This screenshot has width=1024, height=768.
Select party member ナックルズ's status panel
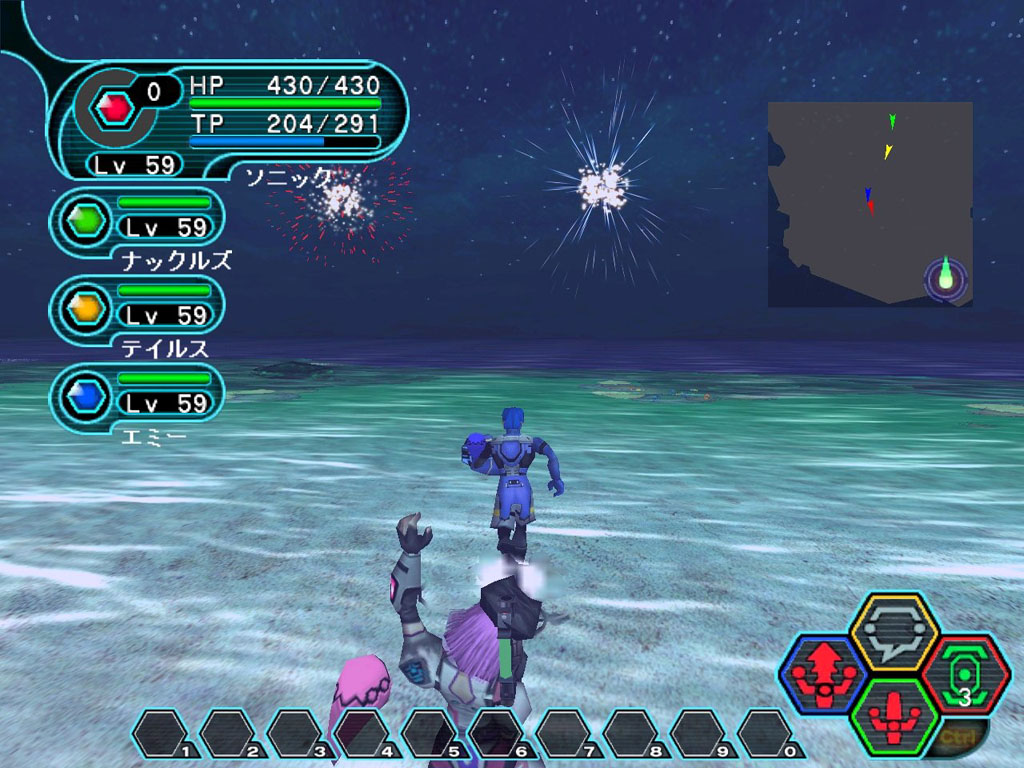pyautogui.click(x=138, y=219)
